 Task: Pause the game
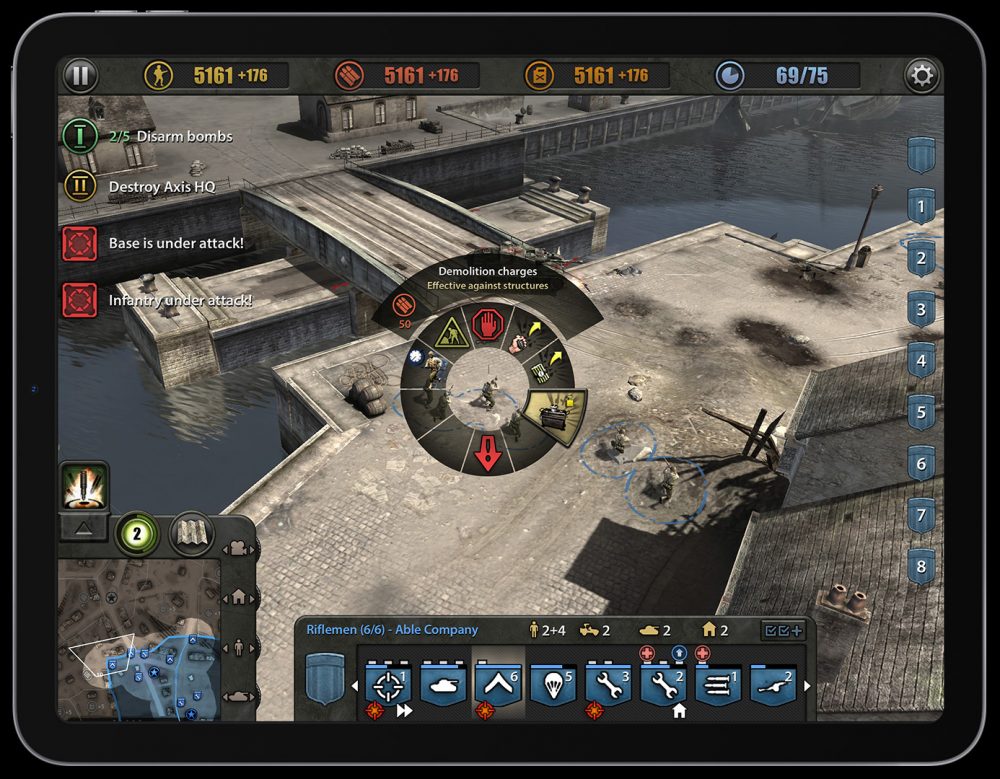coord(80,75)
